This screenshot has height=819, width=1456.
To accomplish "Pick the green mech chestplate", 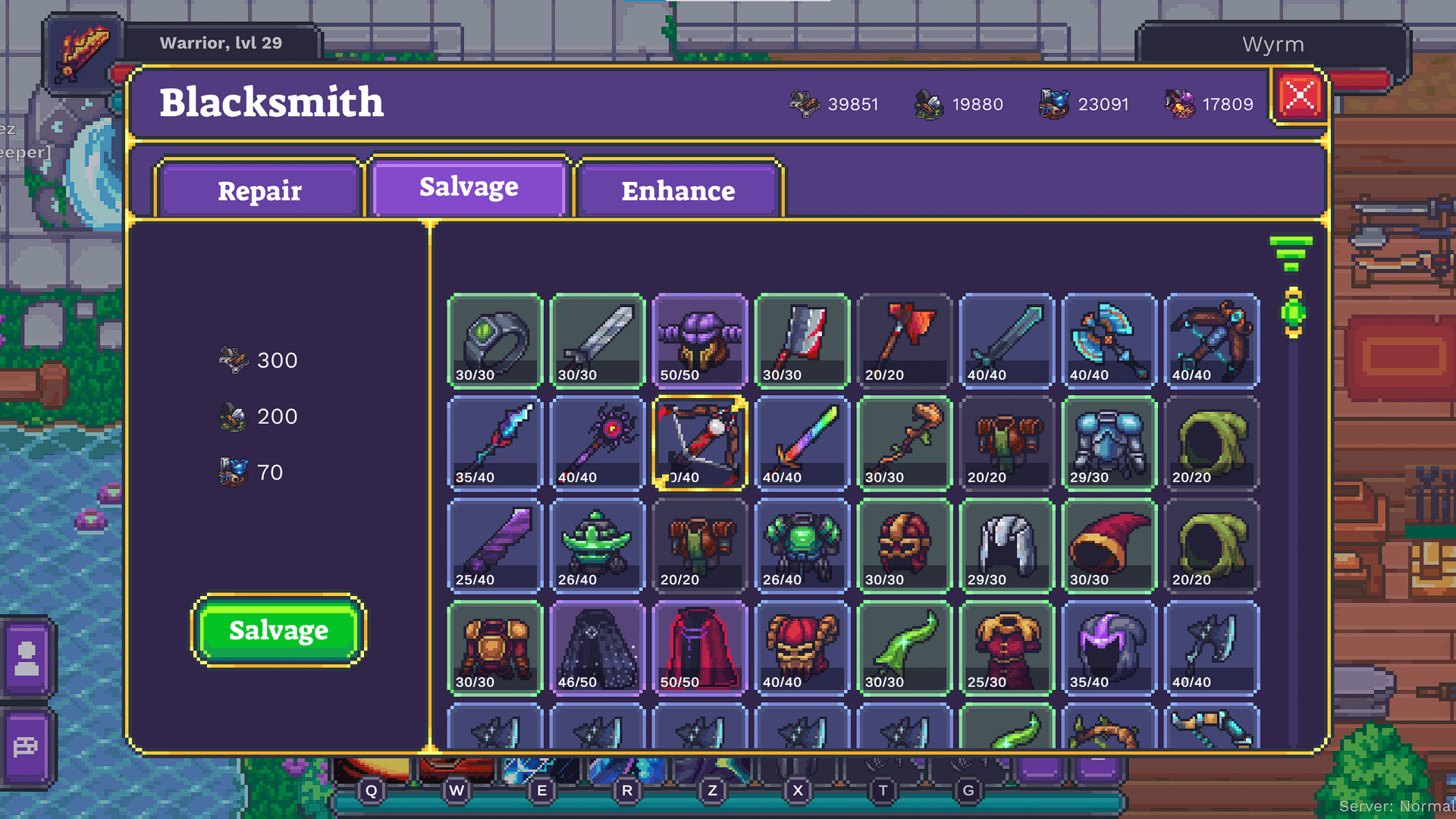I will click(x=802, y=544).
